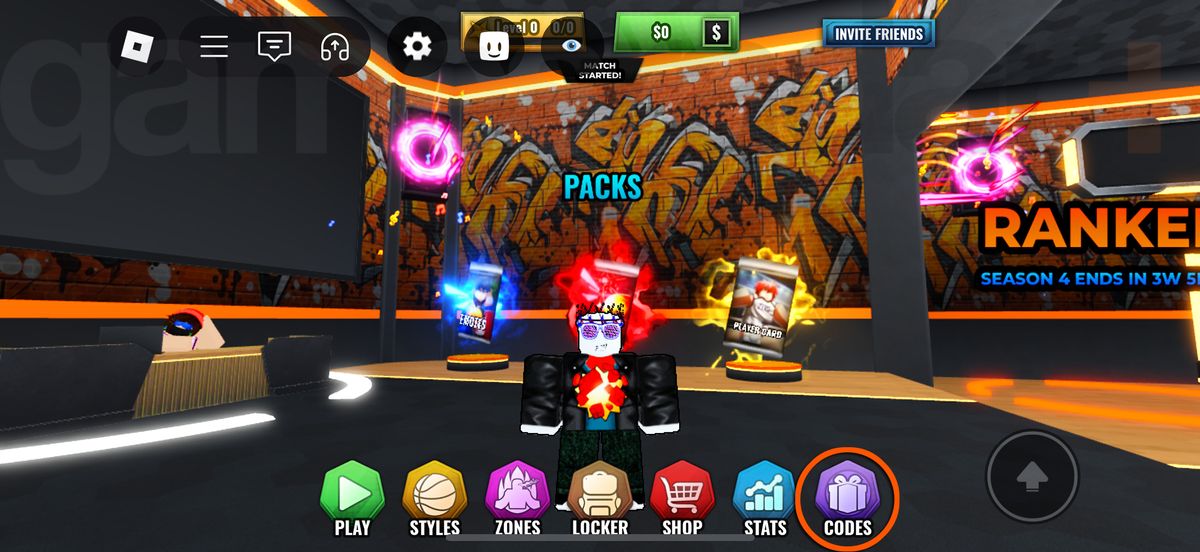This screenshot has height=552, width=1200.
Task: Open the Roblox logo menu
Action: (x=136, y=46)
